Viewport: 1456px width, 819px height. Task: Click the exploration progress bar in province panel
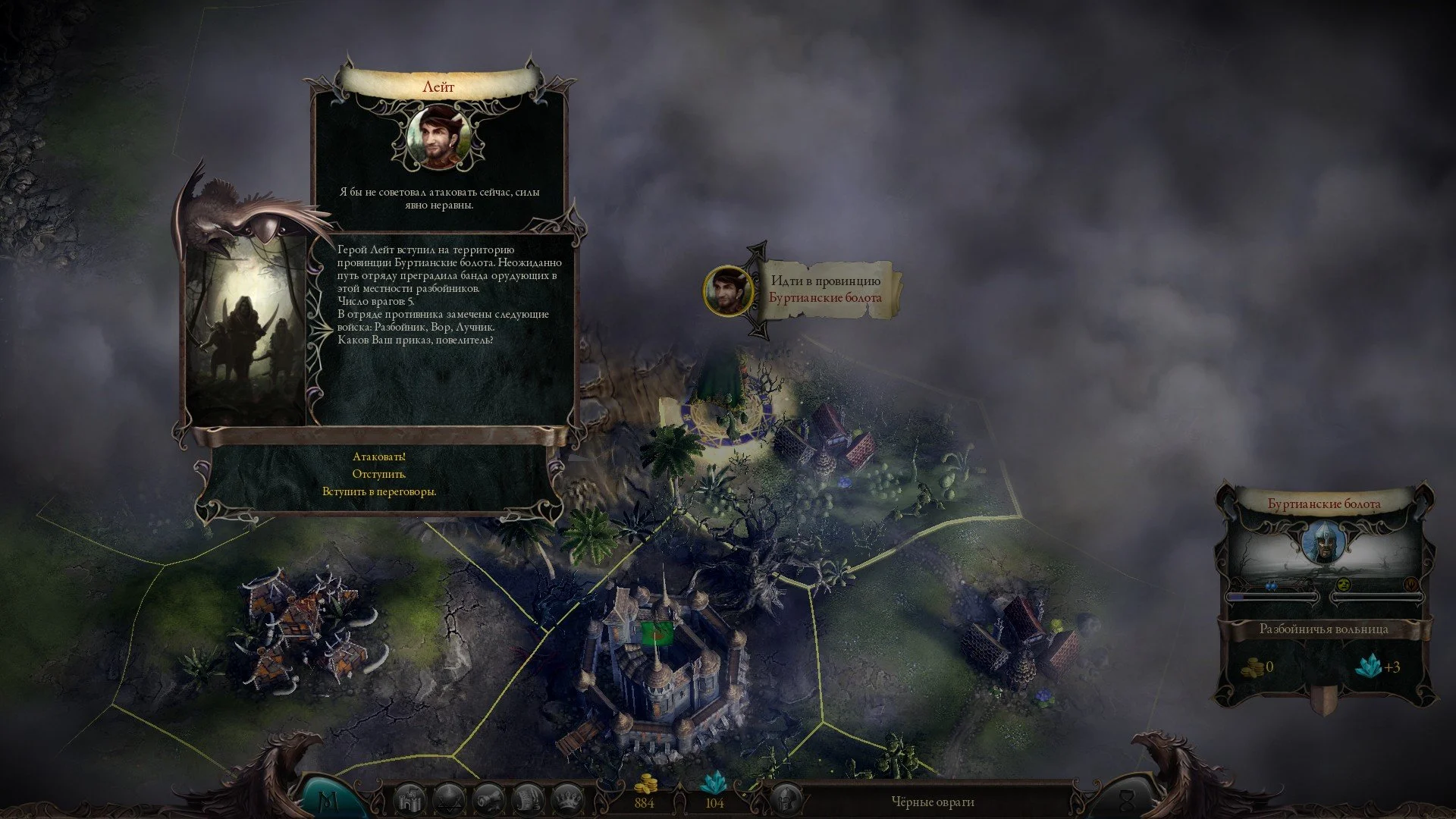tap(1272, 598)
